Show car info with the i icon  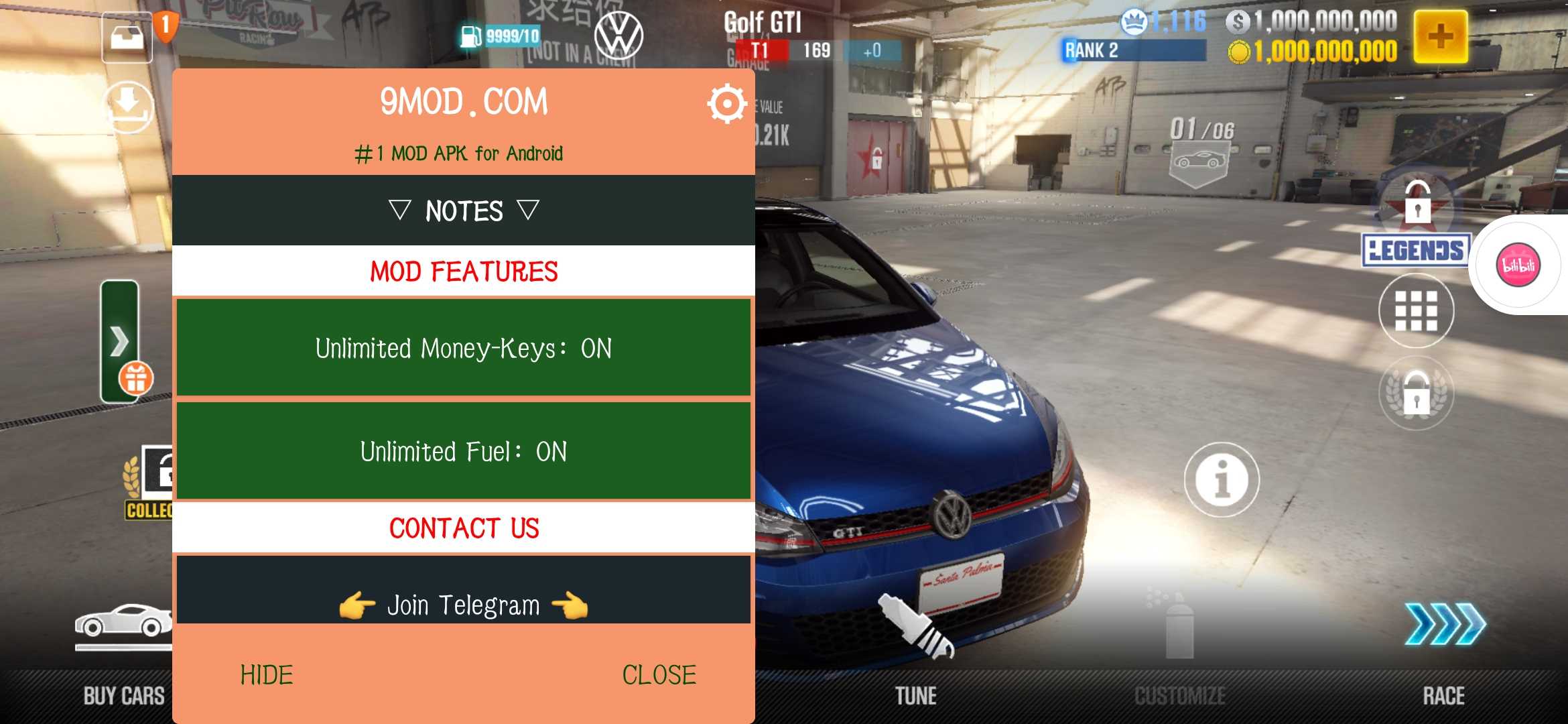[x=1222, y=479]
